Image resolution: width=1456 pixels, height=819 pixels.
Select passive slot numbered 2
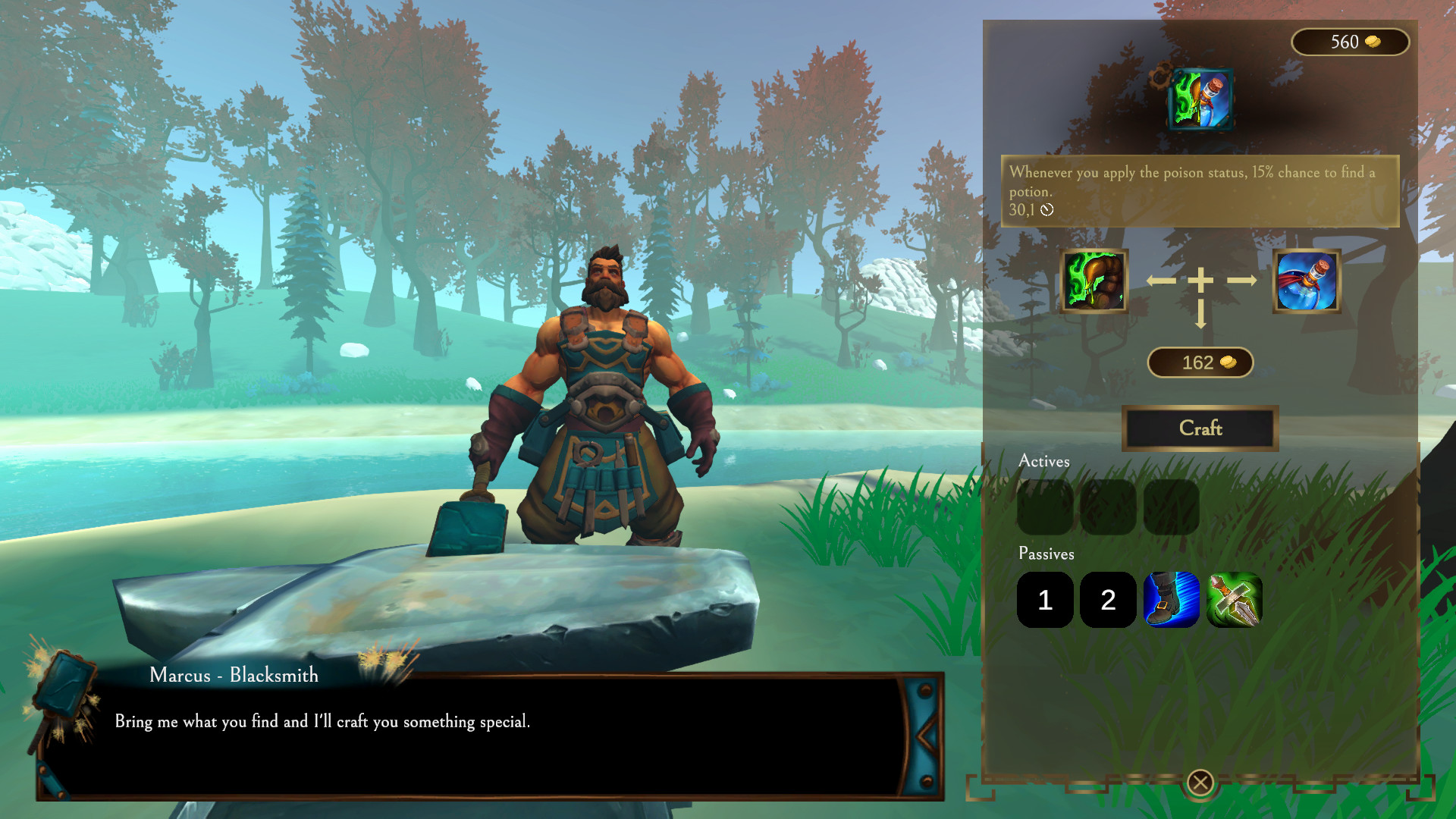pos(1108,601)
